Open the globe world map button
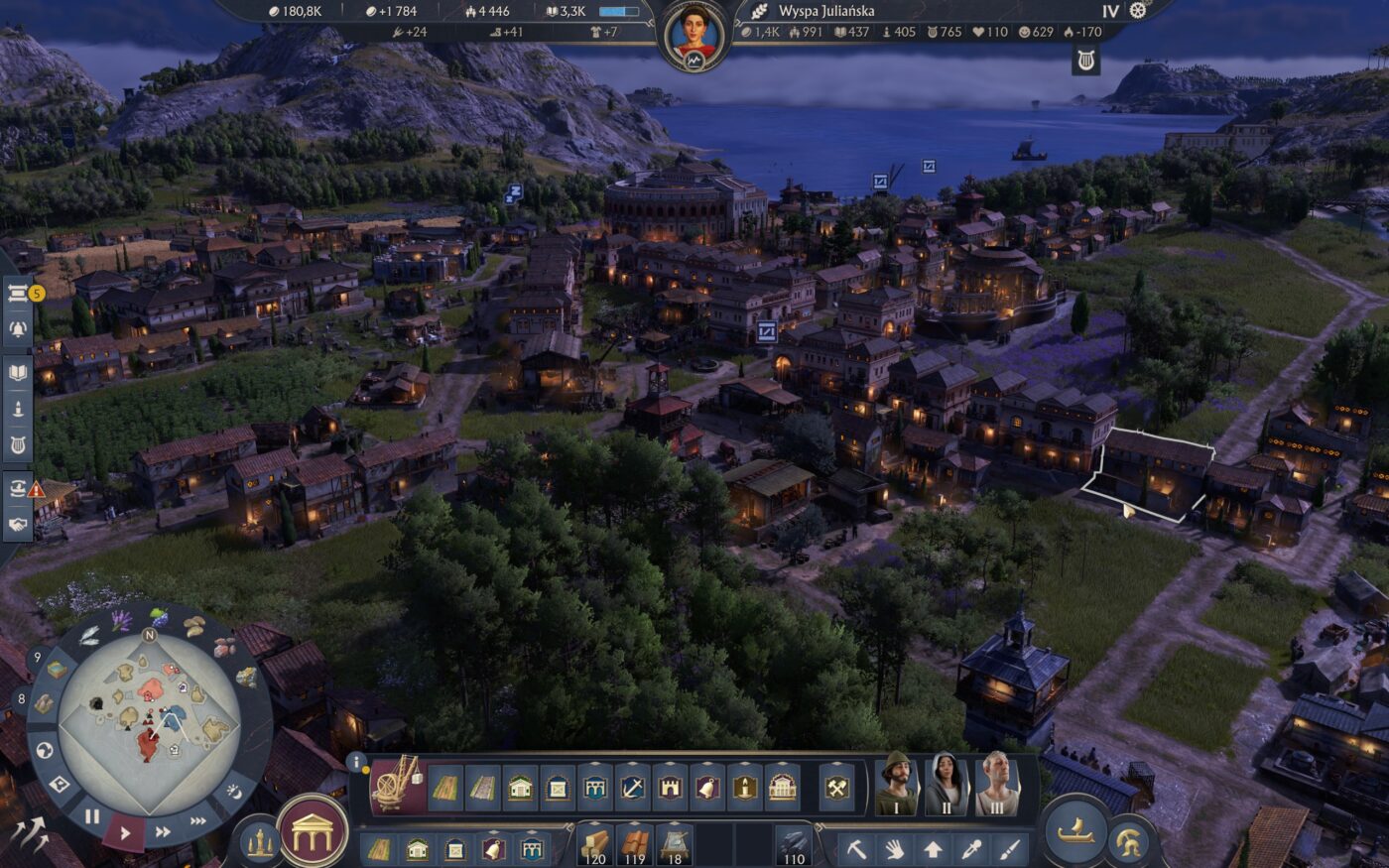Screen dimensions: 1389x868 (x=44, y=751)
